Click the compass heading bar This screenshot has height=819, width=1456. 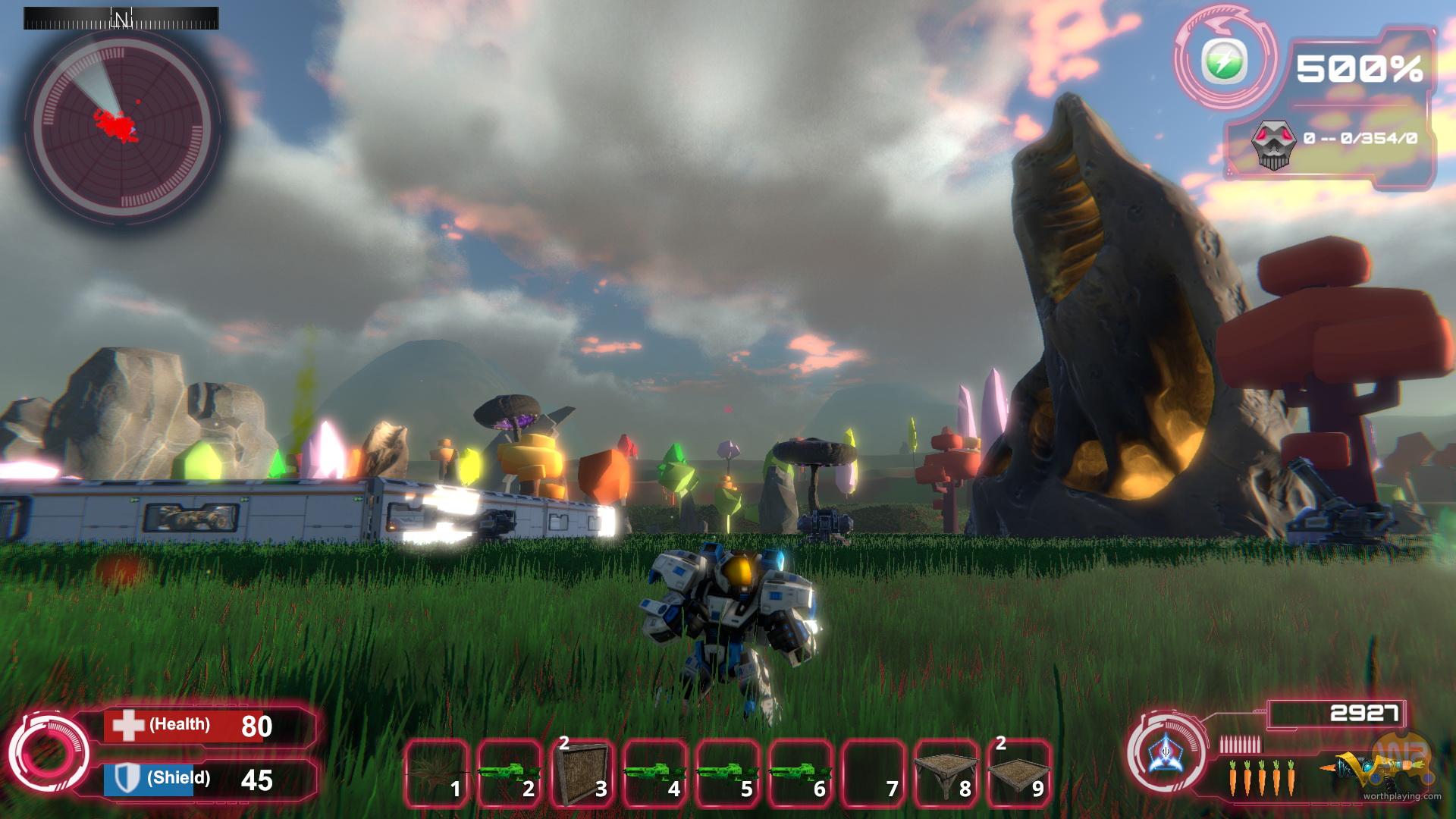point(121,18)
